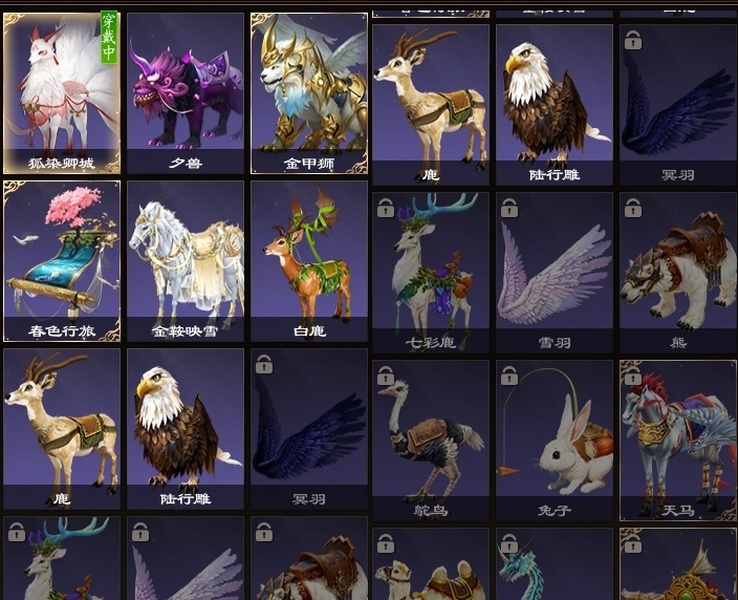This screenshot has width=738, height=600.
Task: Select the 春色行旅 cherry blossom mount
Action: [x=62, y=260]
